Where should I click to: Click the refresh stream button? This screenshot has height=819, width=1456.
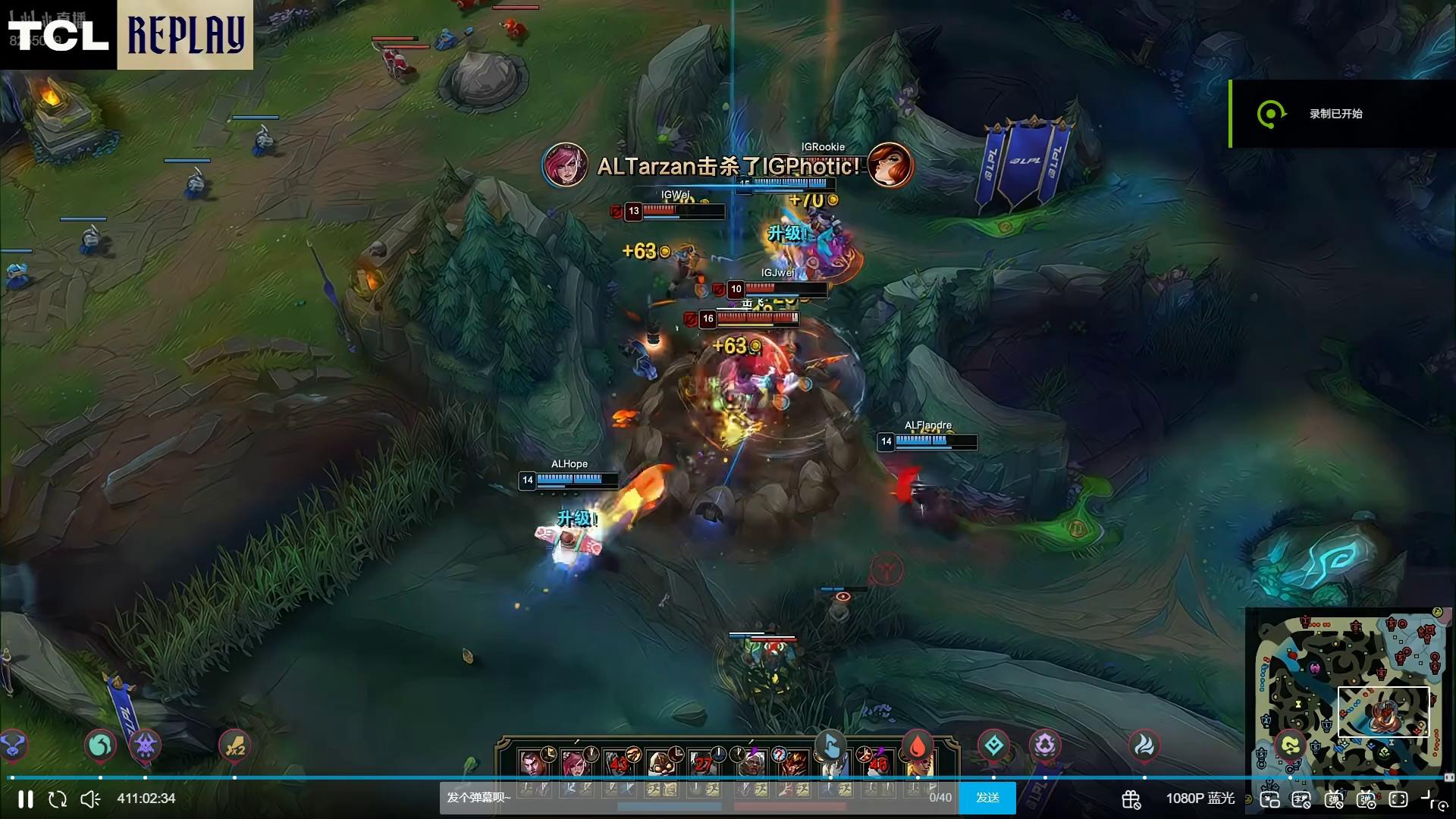pos(58,799)
